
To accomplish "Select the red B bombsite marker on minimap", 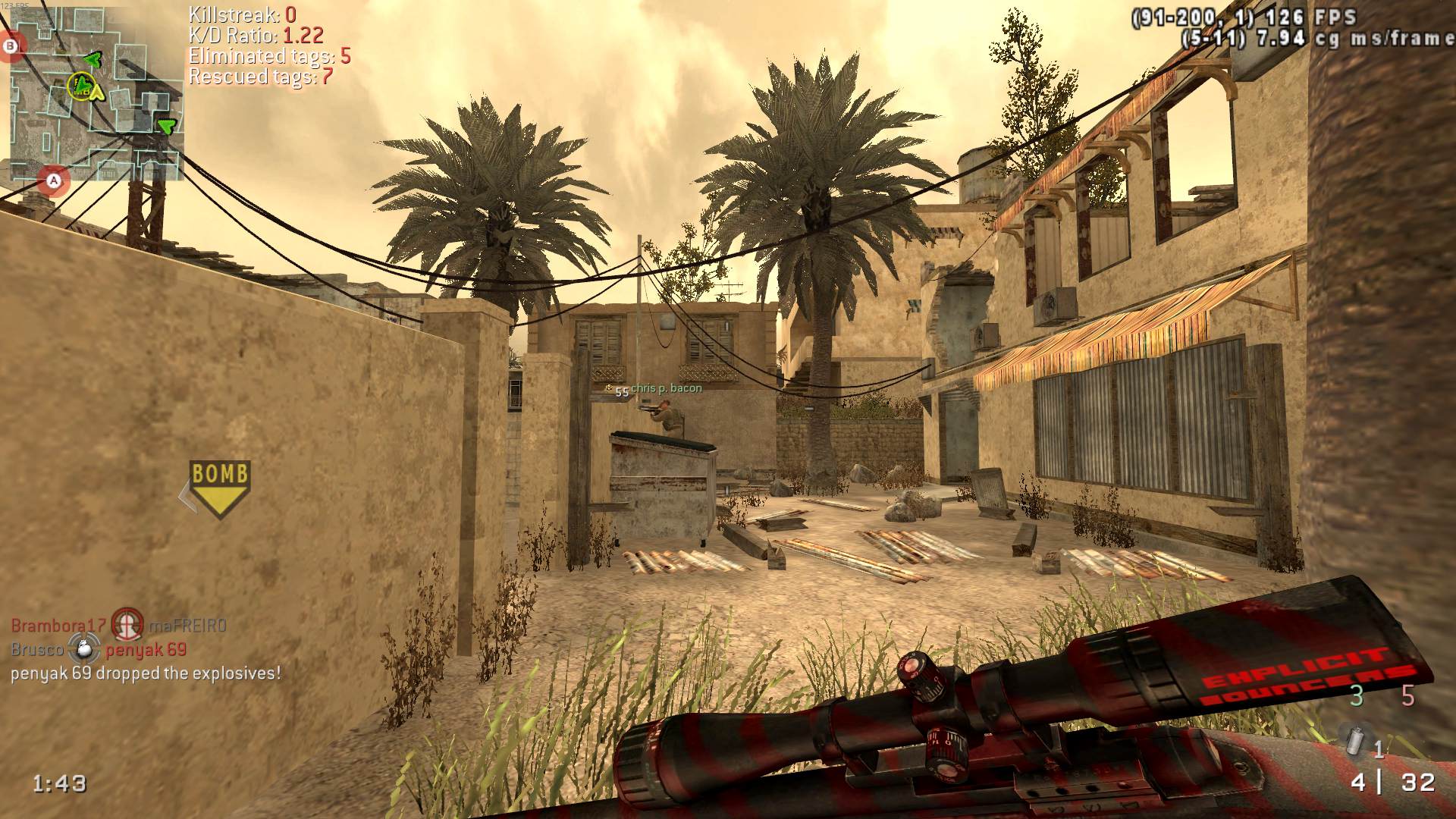I will pos(11,46).
